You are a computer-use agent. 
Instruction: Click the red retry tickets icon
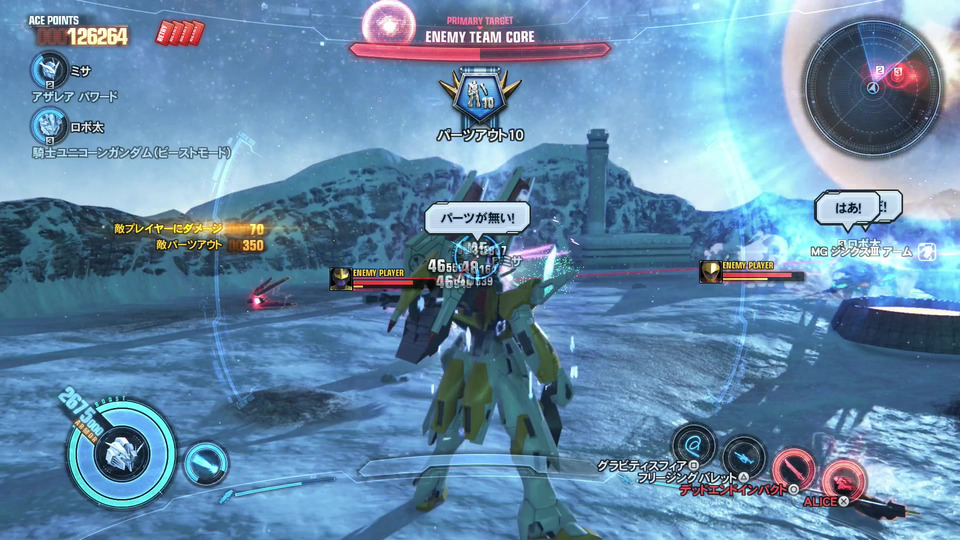[x=179, y=34]
